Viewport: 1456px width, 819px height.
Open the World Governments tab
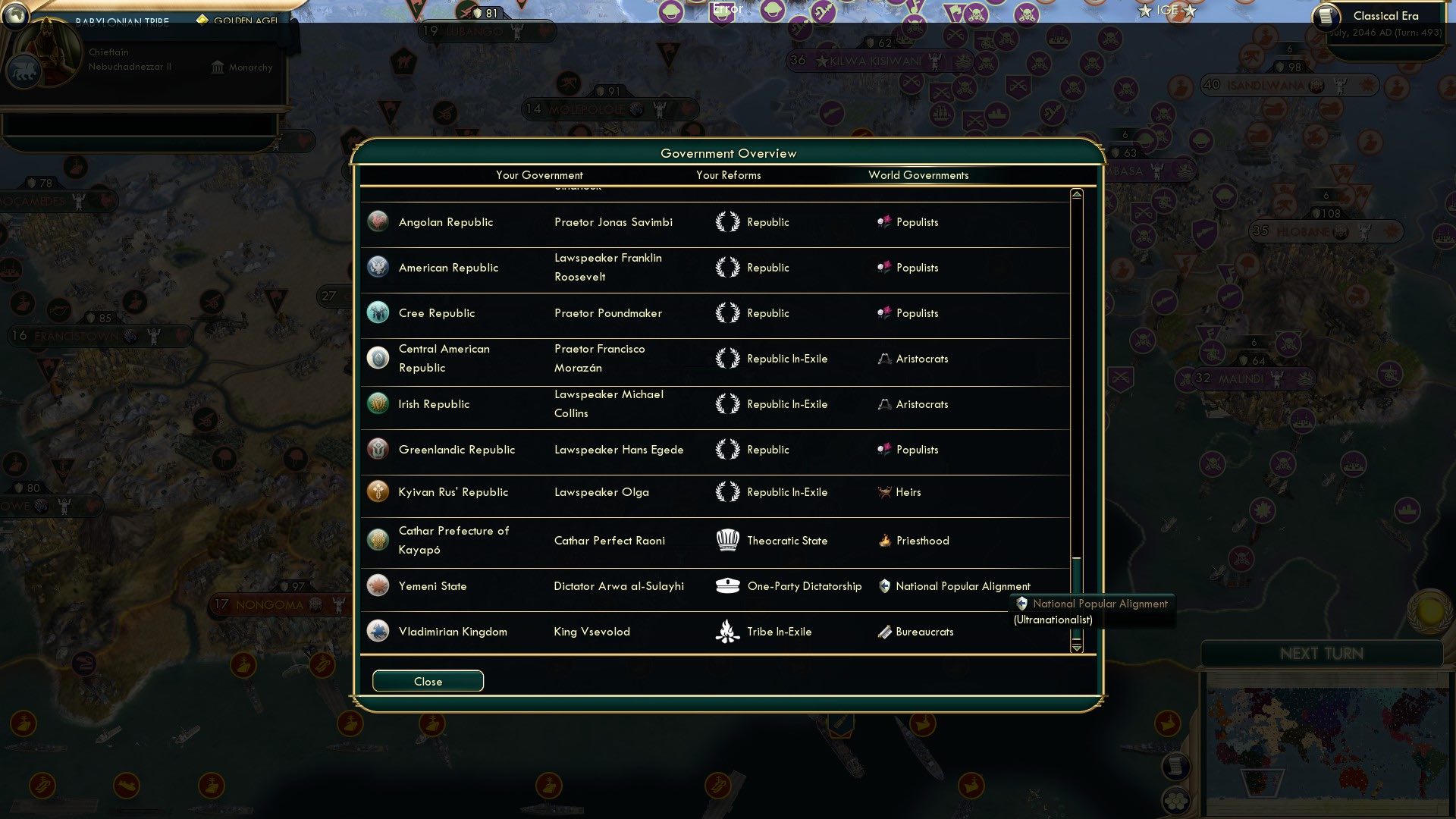(x=918, y=175)
